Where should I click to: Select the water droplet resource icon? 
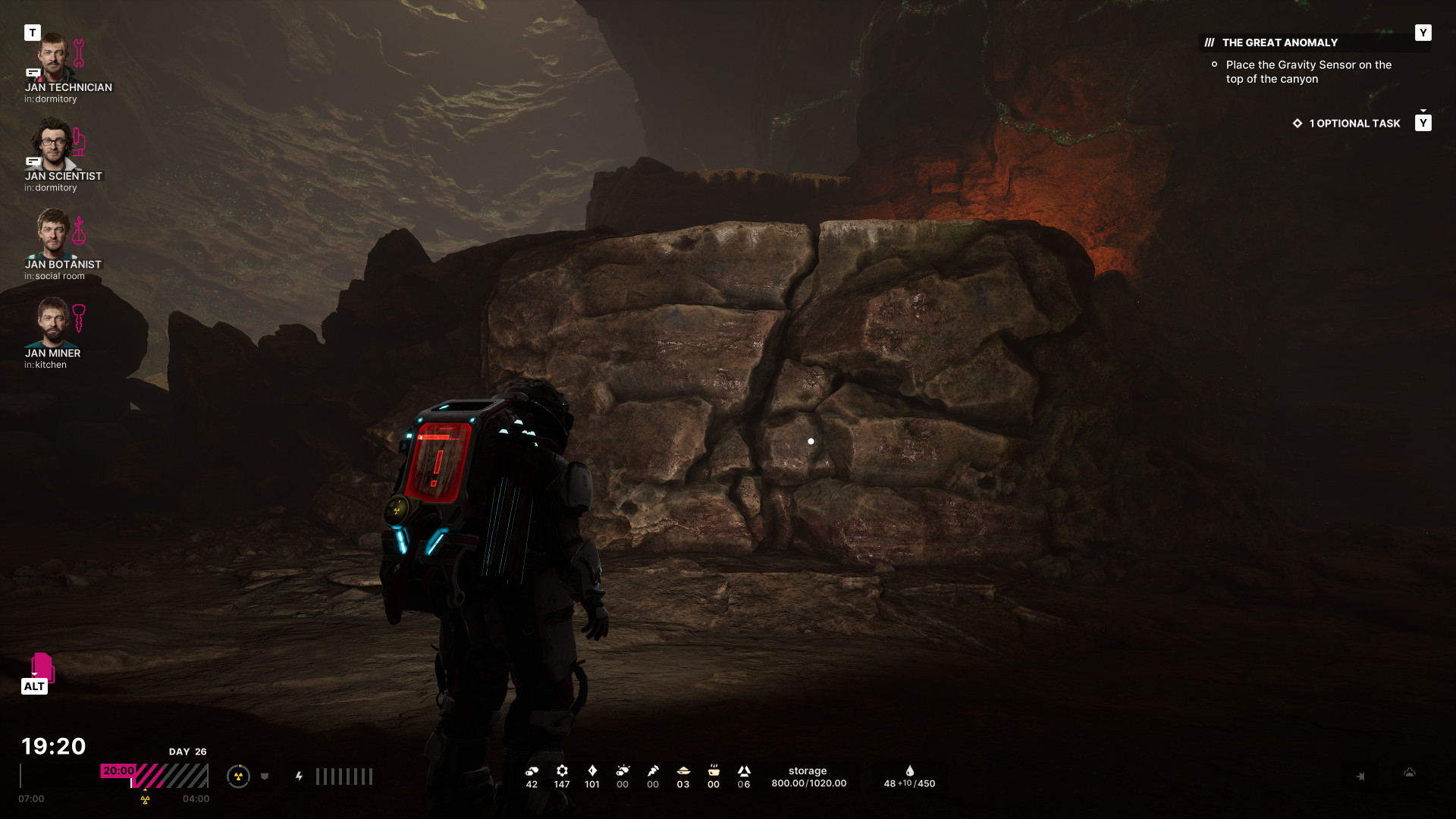909,770
